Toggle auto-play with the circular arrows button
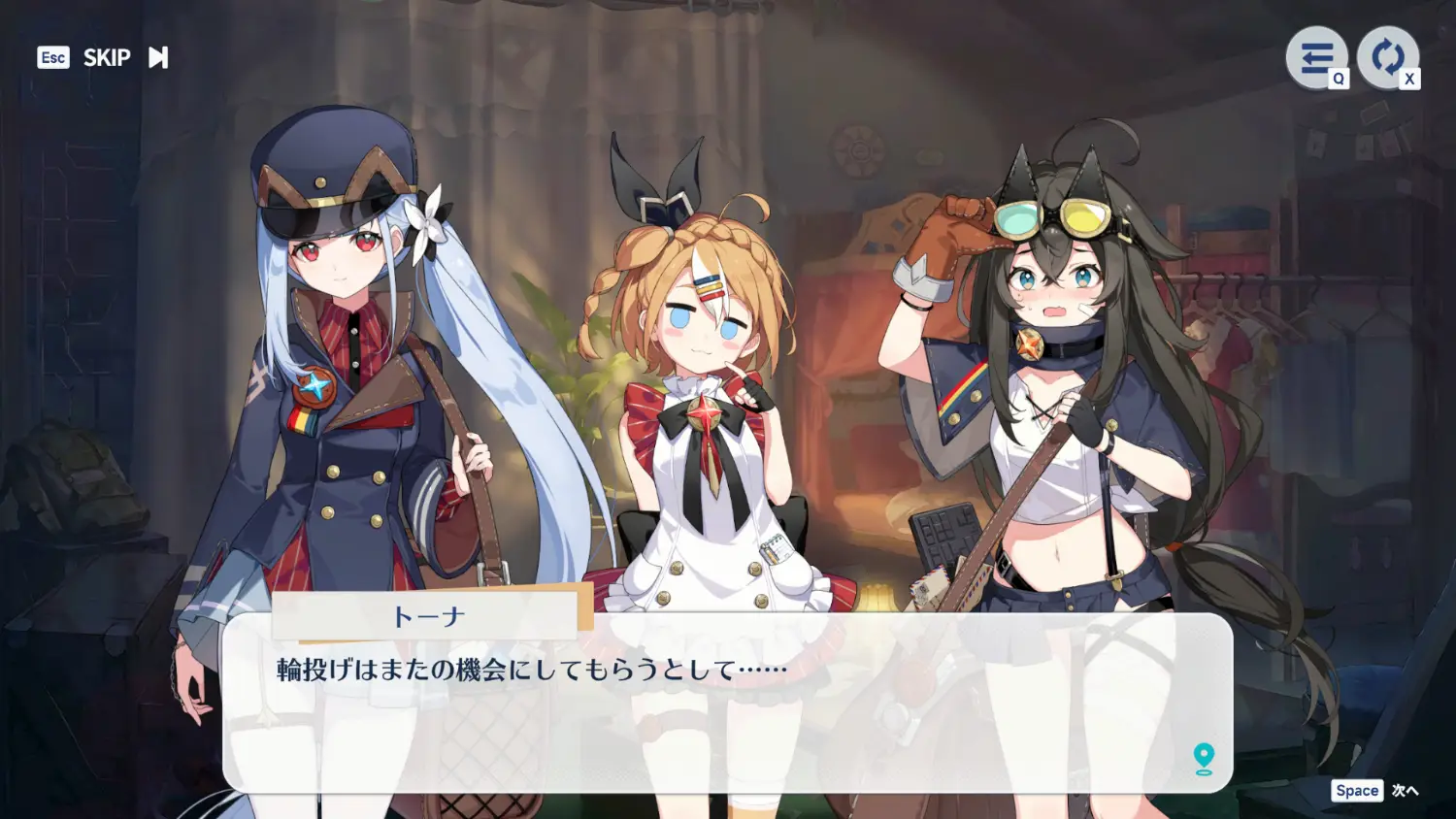 tap(1387, 58)
